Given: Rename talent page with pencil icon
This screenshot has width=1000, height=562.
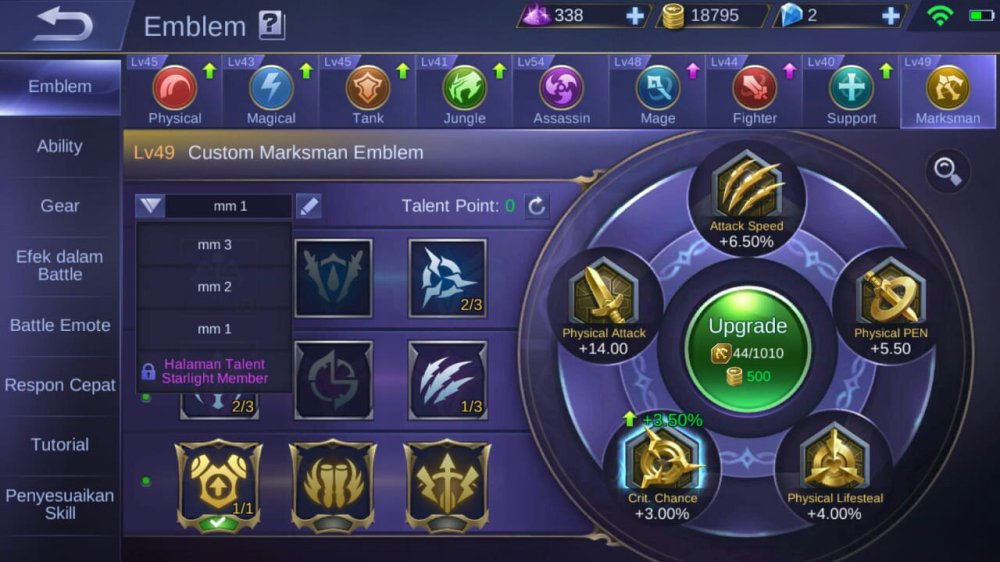Looking at the screenshot, I should 309,206.
